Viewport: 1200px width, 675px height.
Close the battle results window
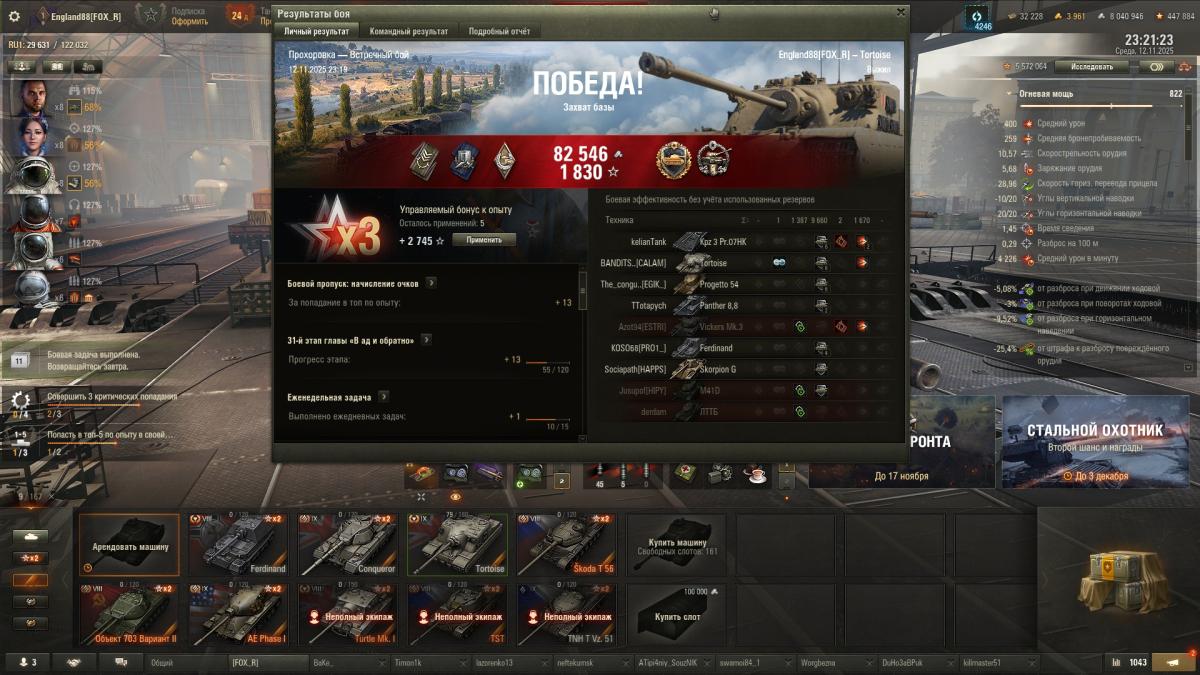click(x=900, y=13)
